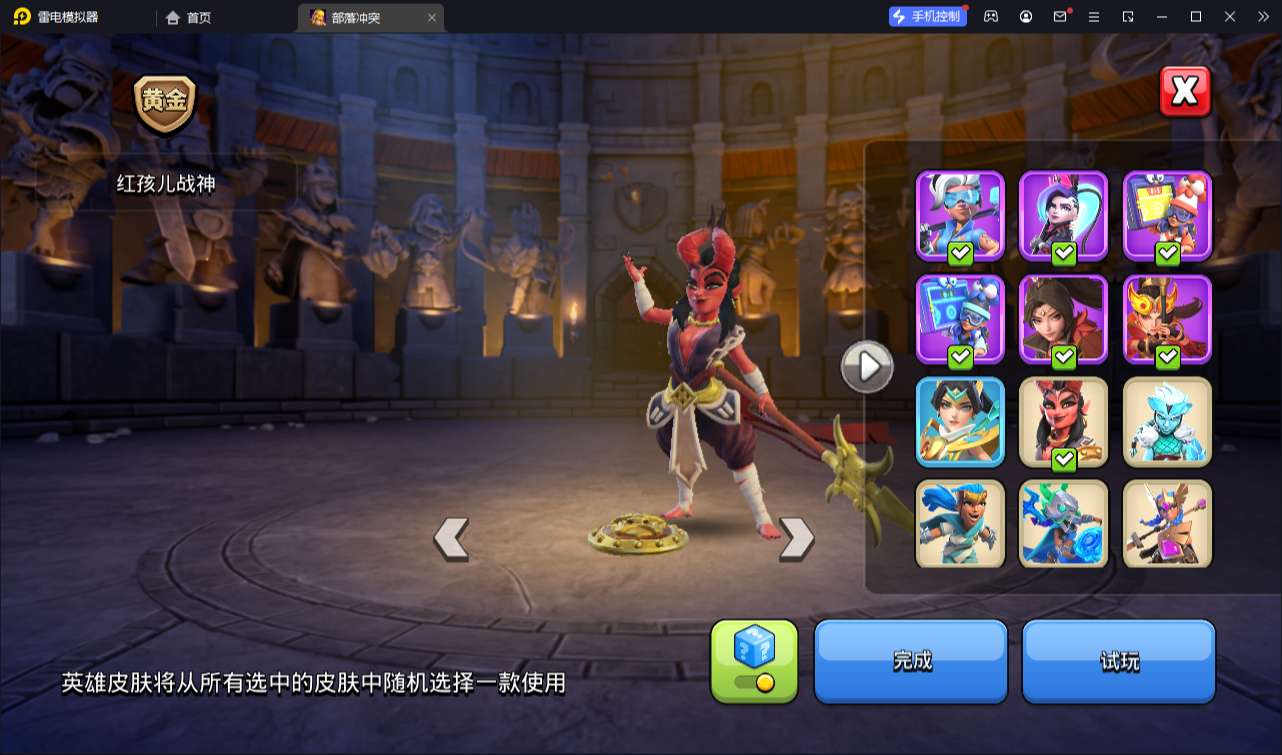Image resolution: width=1282 pixels, height=755 pixels.
Task: Click the left hero navigation arrow
Action: click(450, 536)
